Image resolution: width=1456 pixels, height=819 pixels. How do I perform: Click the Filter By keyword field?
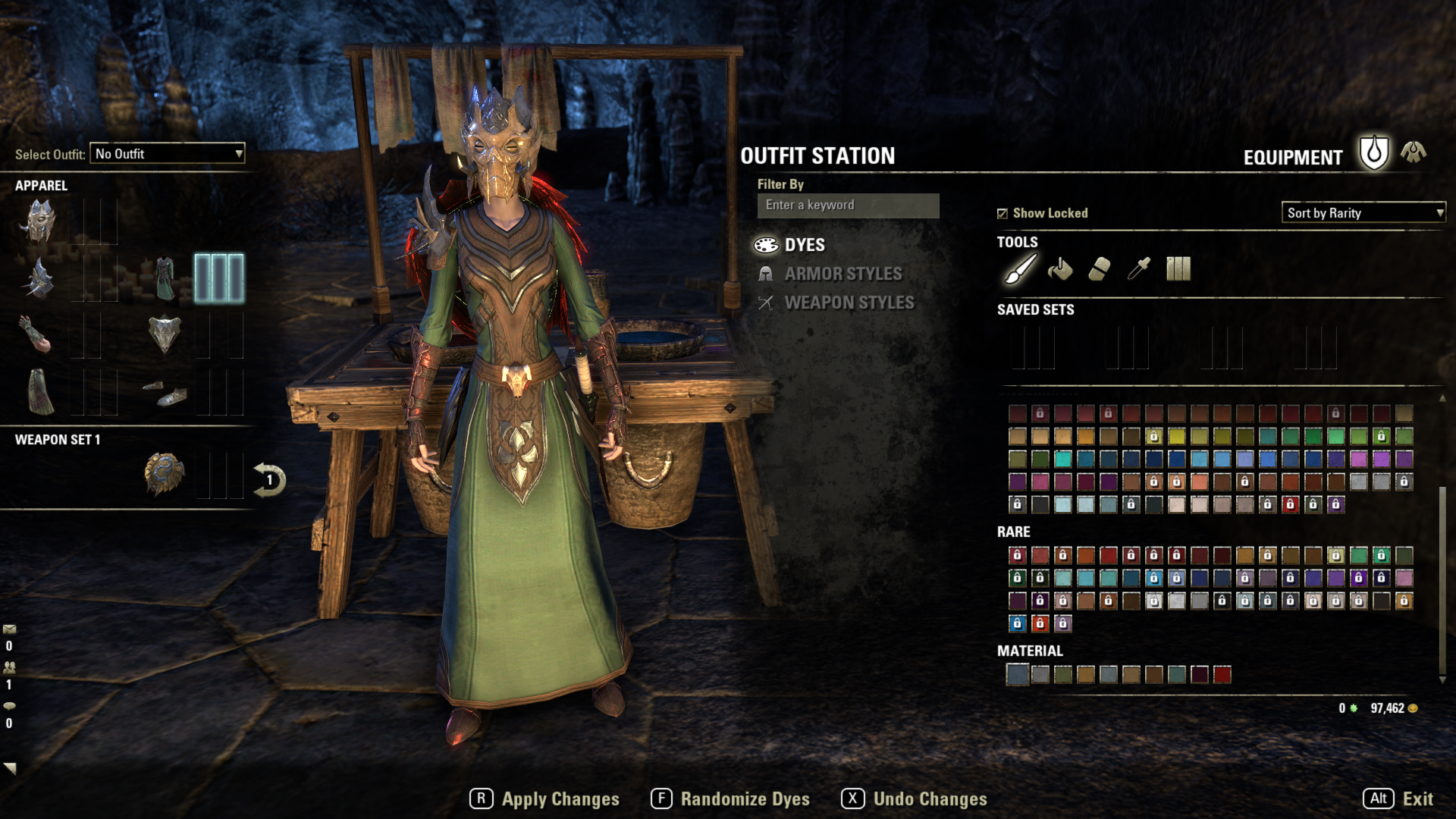point(847,205)
